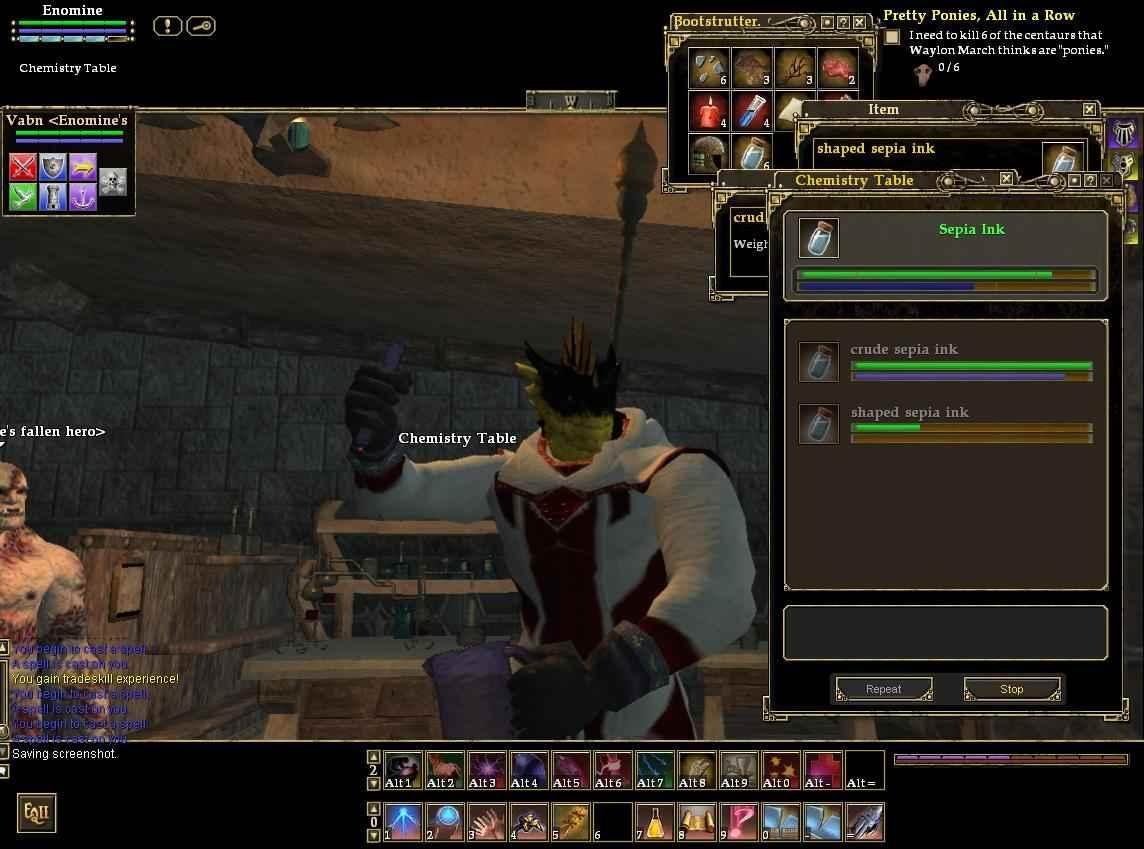Screen dimensions: 1144x849
Task: Select the red meat item in the bag
Action: tap(837, 68)
